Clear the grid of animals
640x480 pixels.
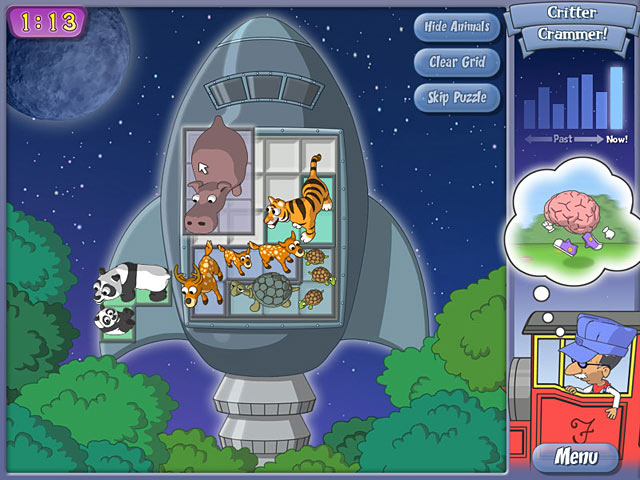click(457, 62)
